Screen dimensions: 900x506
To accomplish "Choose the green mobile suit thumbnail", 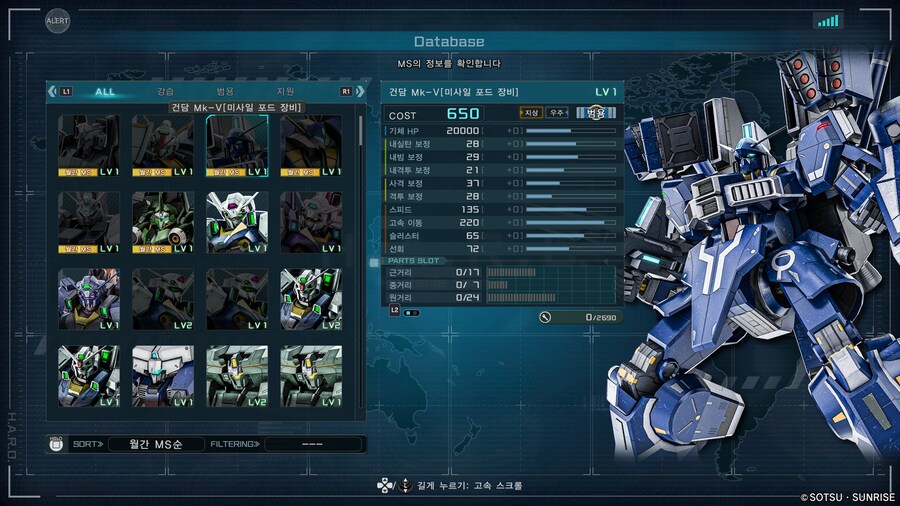I will [163, 222].
